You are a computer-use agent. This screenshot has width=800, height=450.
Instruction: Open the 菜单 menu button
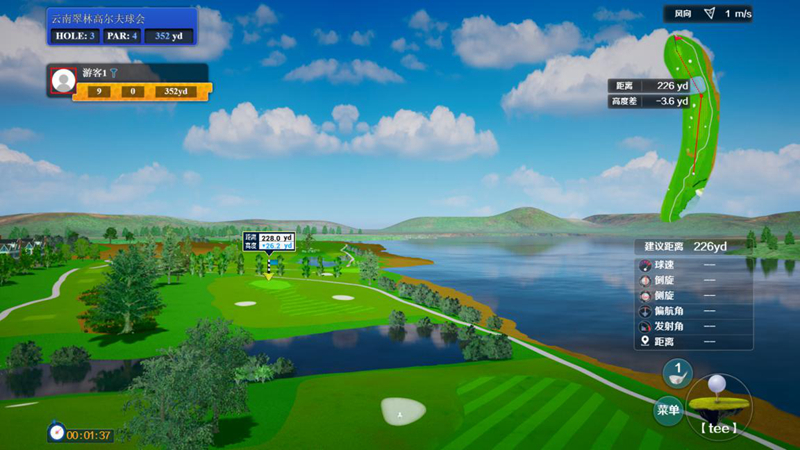coord(668,409)
